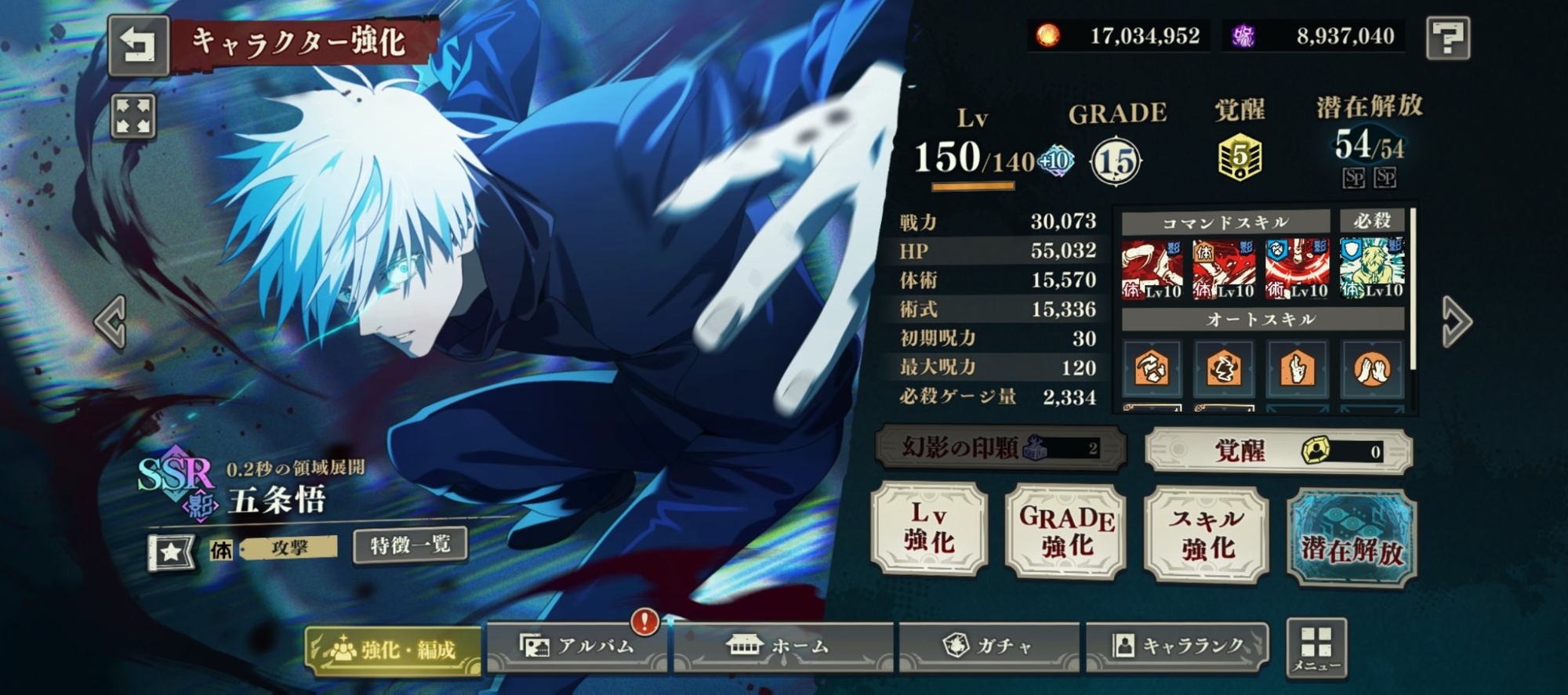The height and width of the screenshot is (695, 1568).
Task: Open the ガチャ gacha tab
Action: point(989,646)
